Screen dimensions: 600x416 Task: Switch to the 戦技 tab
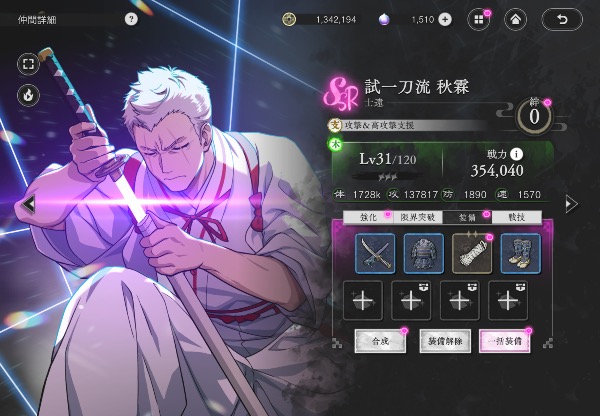pyautogui.click(x=518, y=216)
